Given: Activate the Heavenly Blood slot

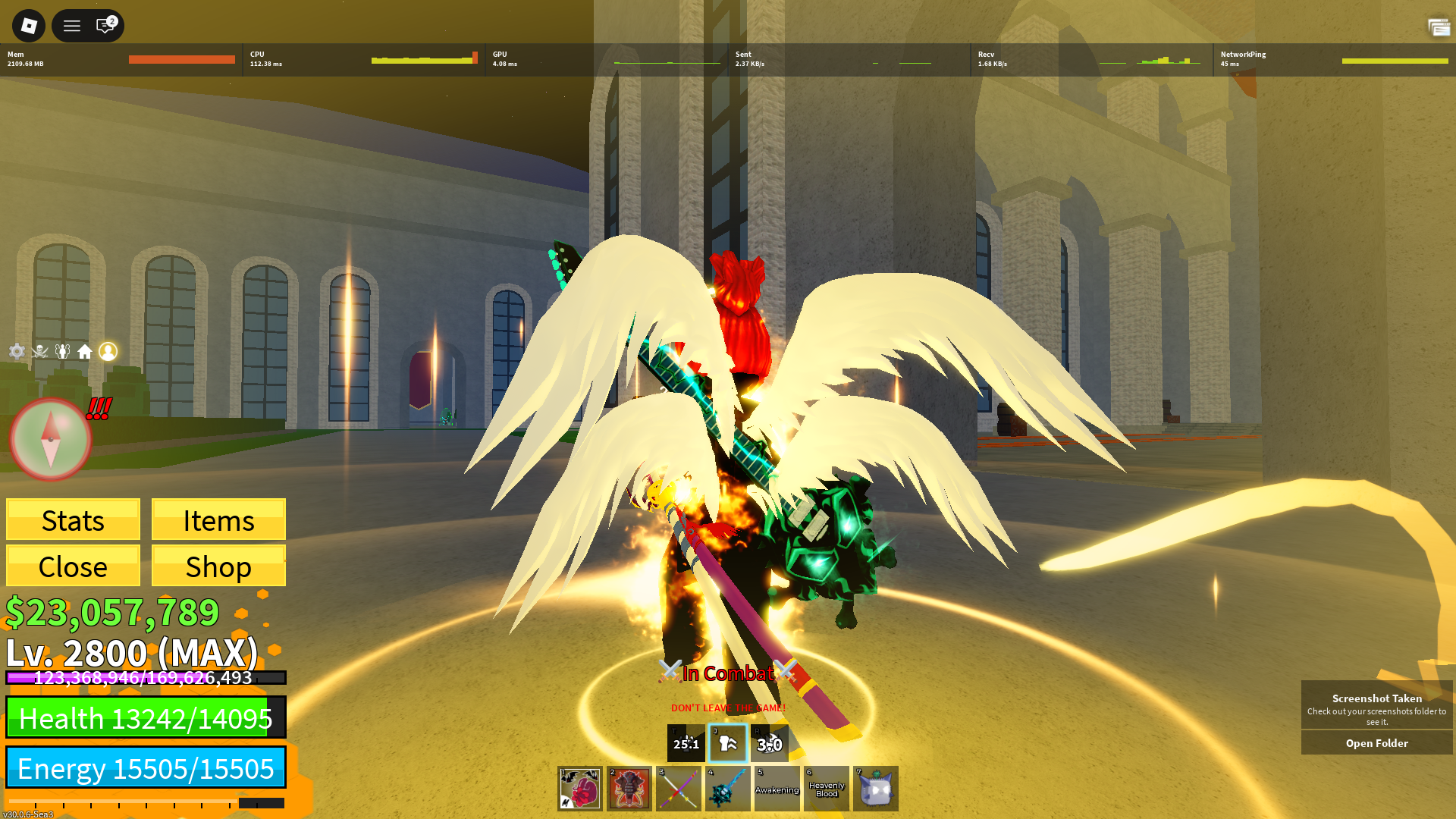Looking at the screenshot, I should point(827,789).
